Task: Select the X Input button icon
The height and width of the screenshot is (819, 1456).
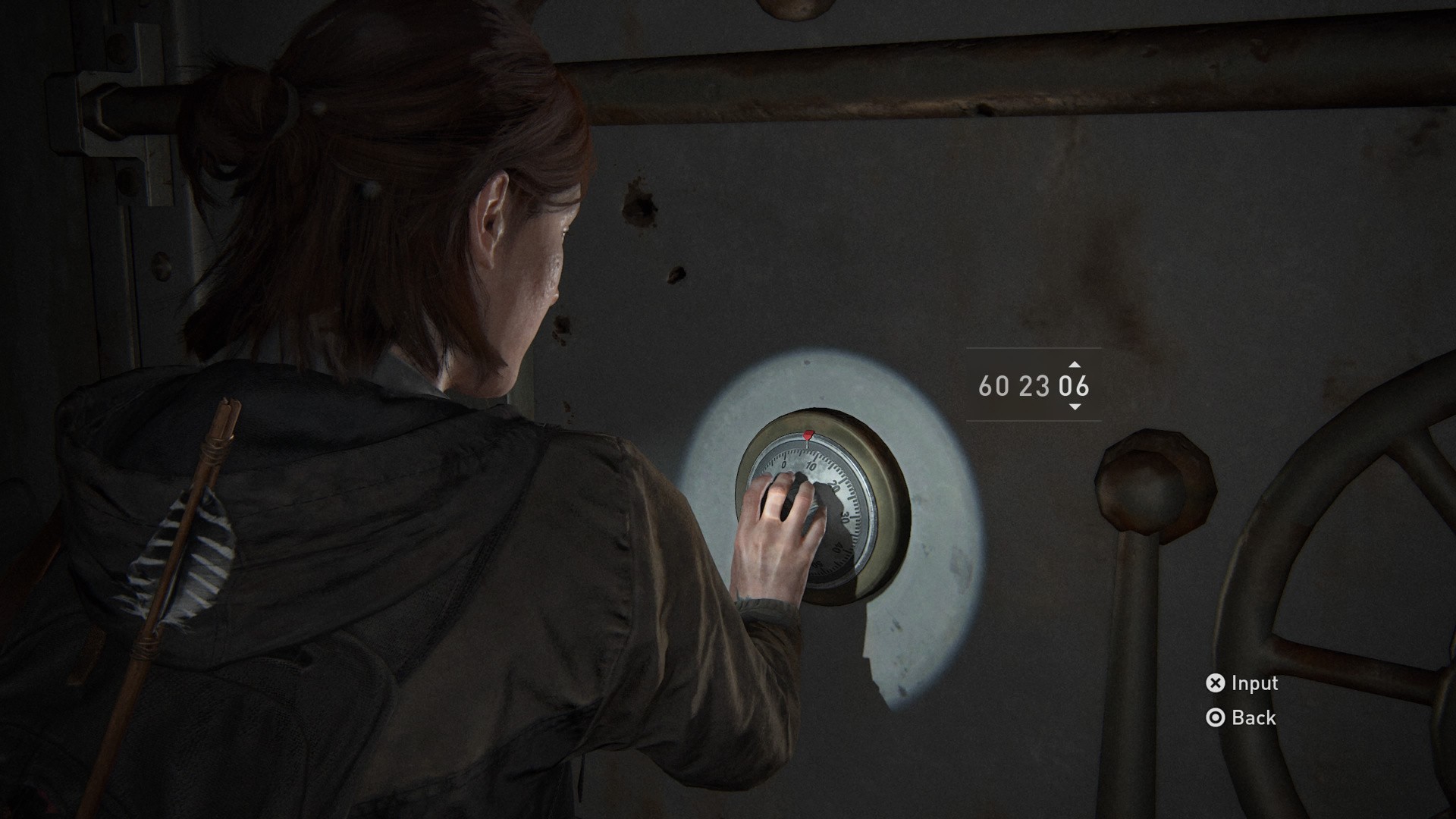Action: tap(1217, 683)
